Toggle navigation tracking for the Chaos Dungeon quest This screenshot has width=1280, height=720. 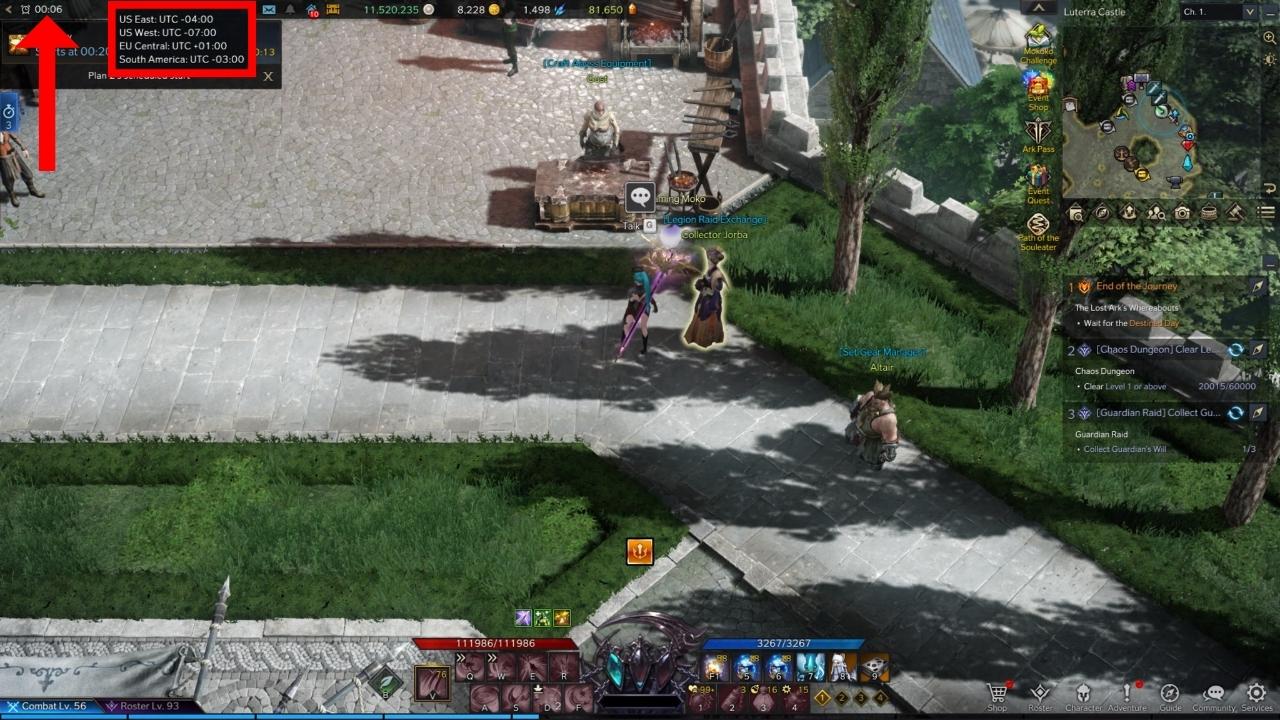(1256, 350)
